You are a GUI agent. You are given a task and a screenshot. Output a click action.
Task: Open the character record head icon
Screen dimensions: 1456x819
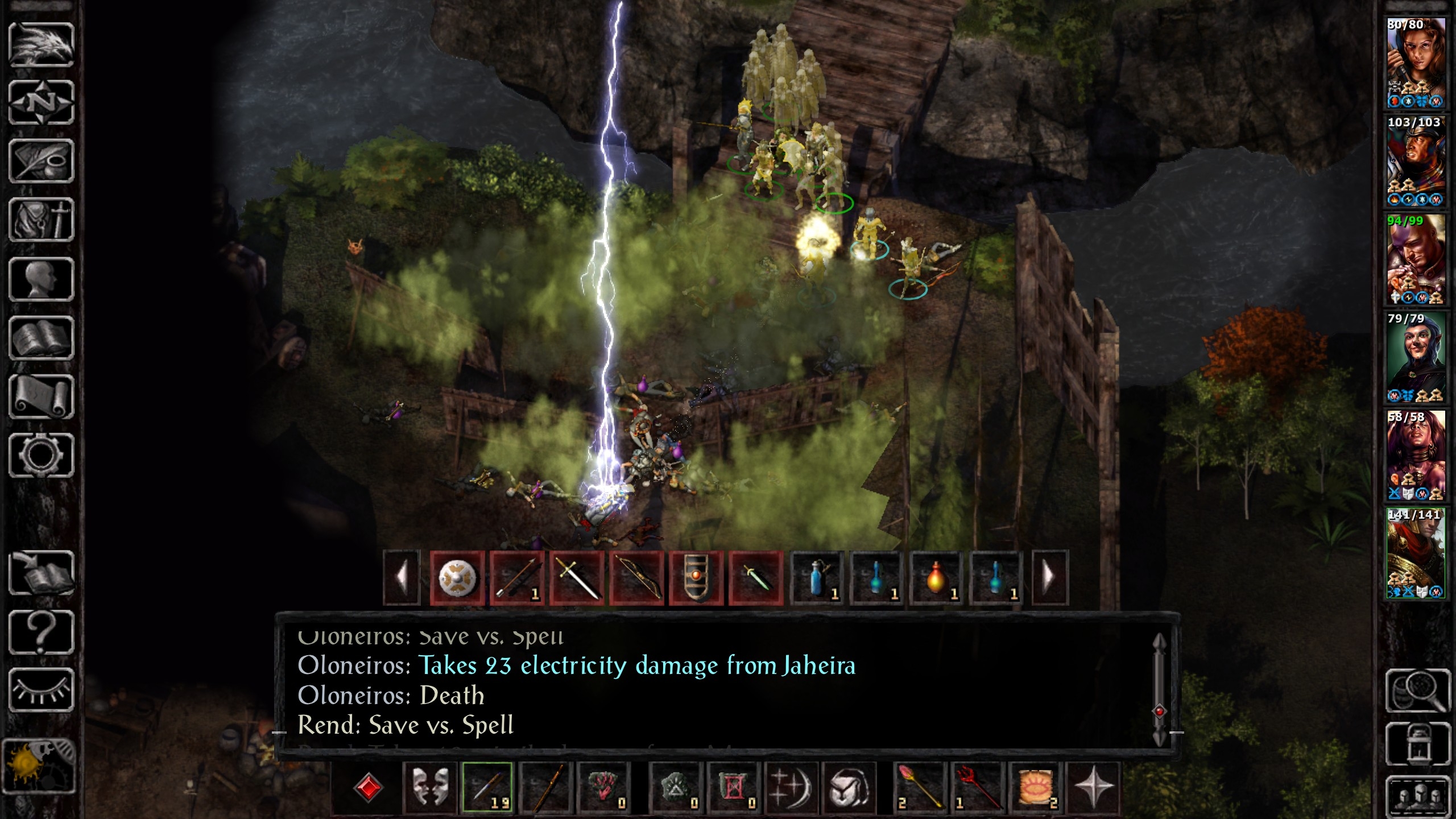pos(41,279)
